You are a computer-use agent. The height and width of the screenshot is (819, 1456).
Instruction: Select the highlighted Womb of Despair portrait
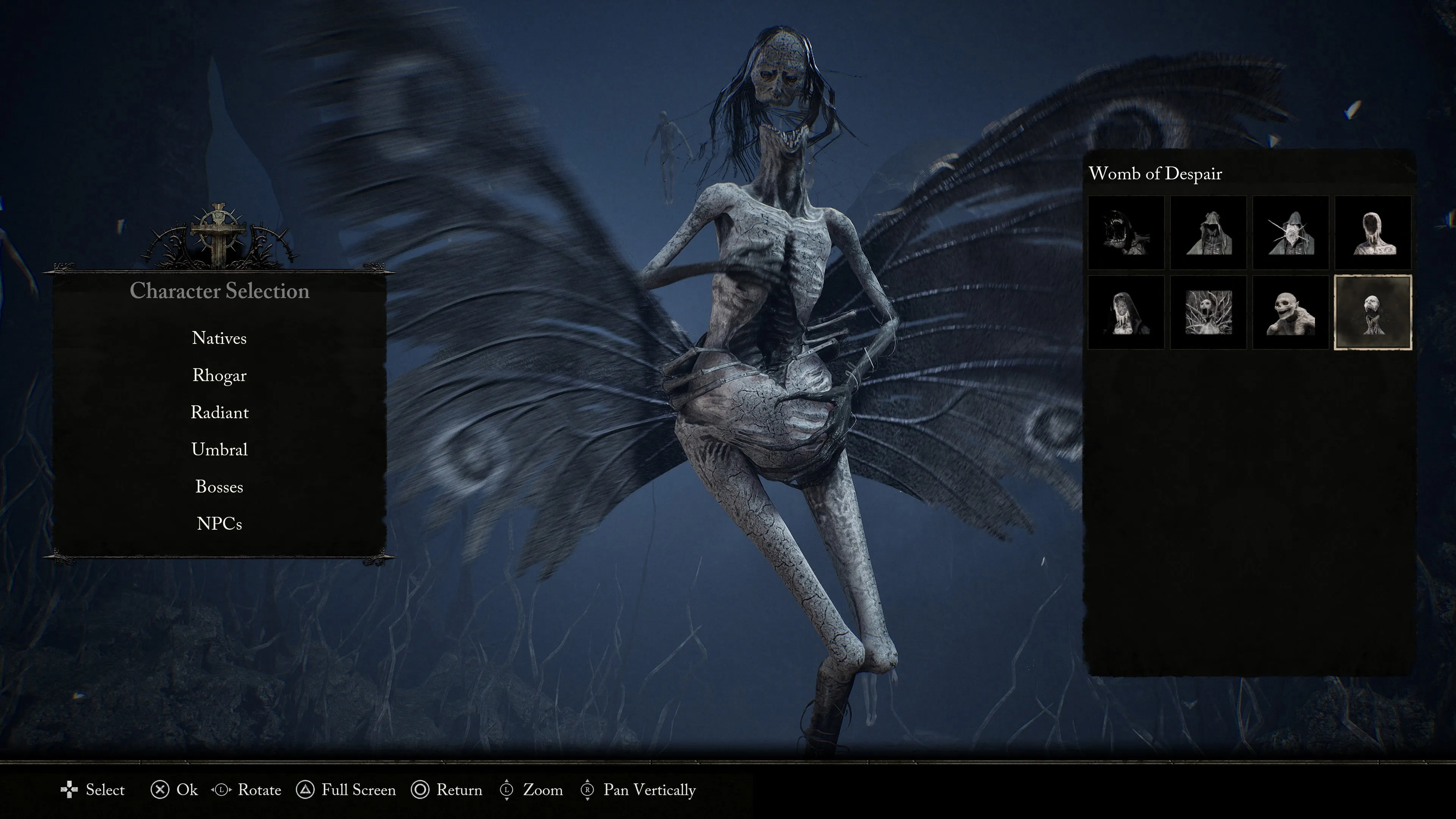1373,312
